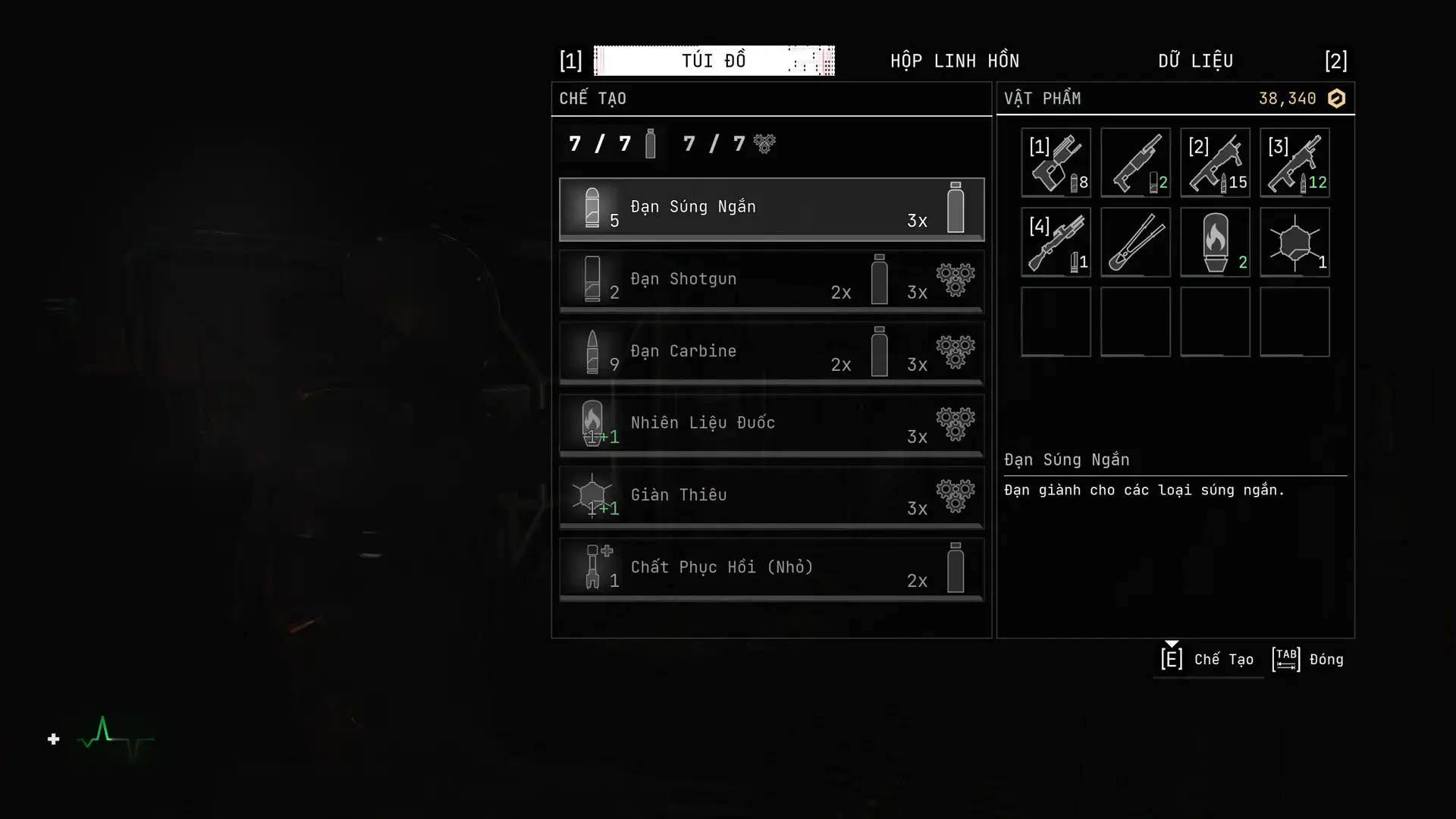This screenshot has height=819, width=1456.
Task: Select the Đạn Súng Ngắn crafting recipe
Action: click(x=771, y=209)
